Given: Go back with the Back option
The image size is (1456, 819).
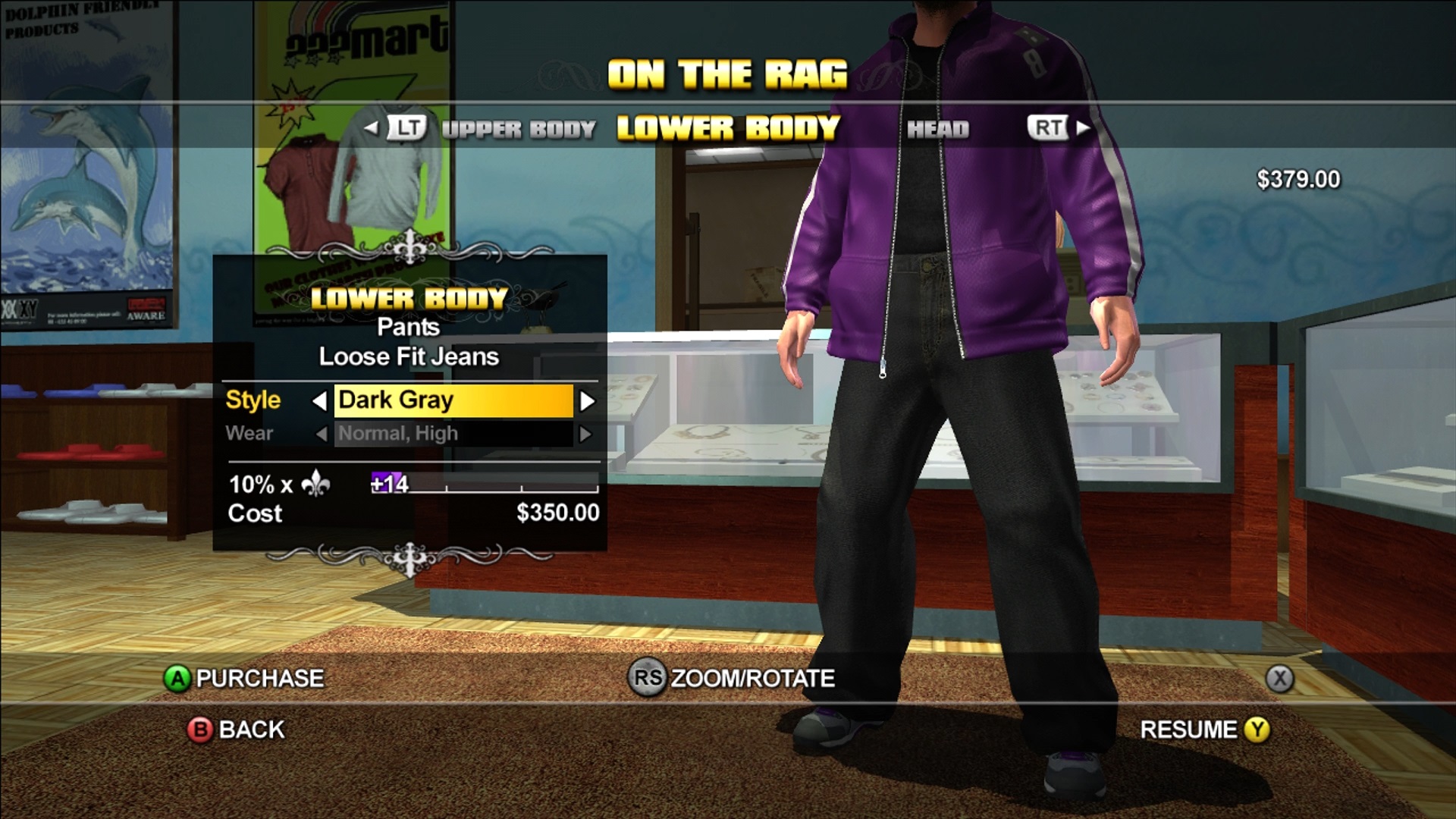Looking at the screenshot, I should pyautogui.click(x=236, y=730).
